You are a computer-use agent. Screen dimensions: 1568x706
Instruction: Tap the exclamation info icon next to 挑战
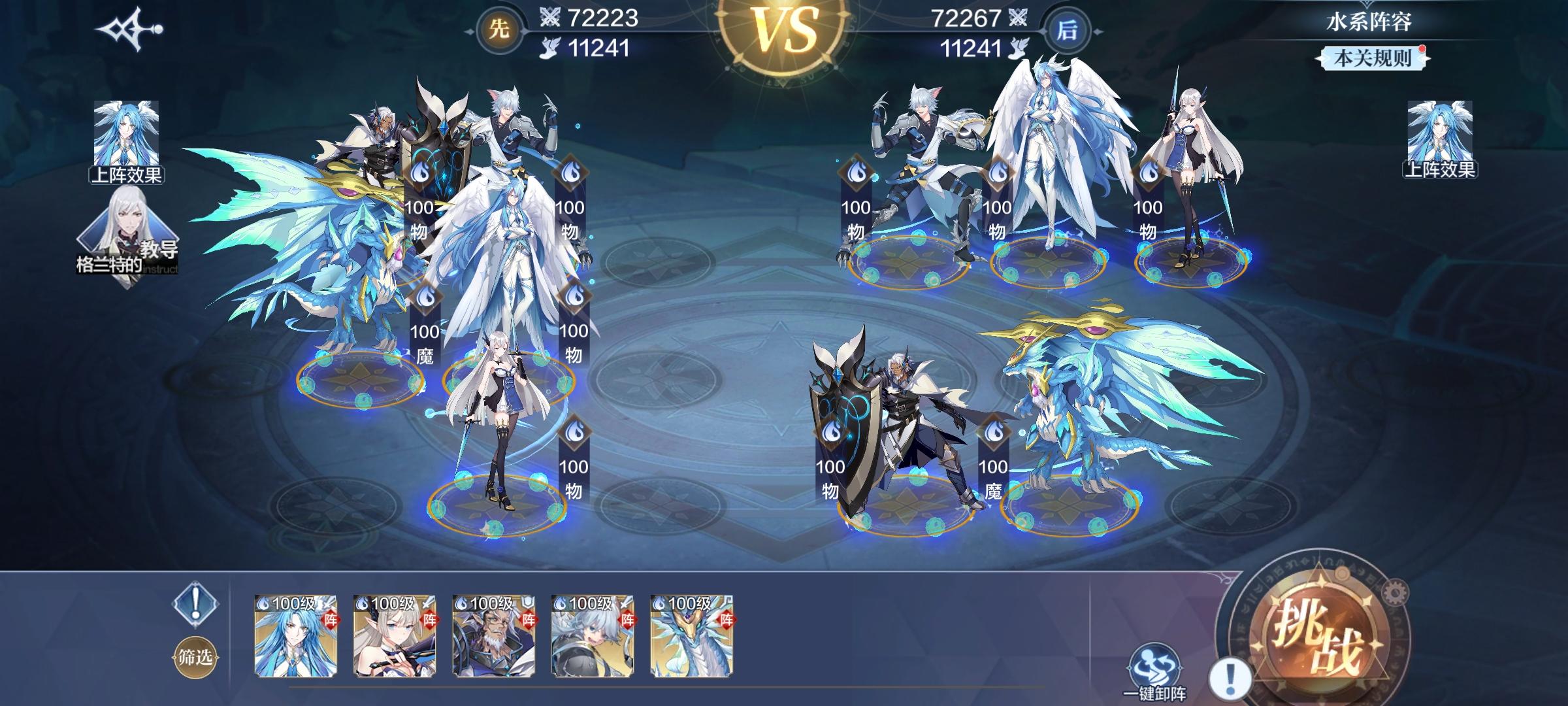click(1230, 679)
